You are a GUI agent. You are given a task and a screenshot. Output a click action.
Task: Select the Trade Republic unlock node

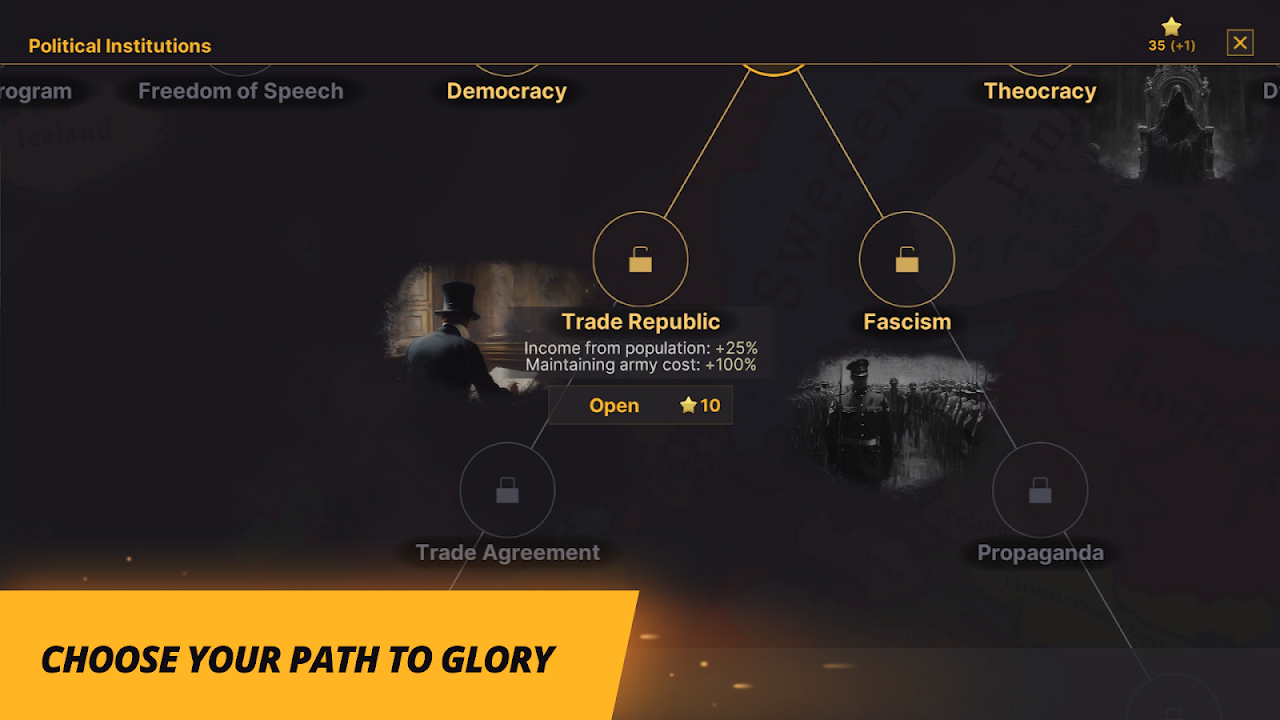coord(640,260)
